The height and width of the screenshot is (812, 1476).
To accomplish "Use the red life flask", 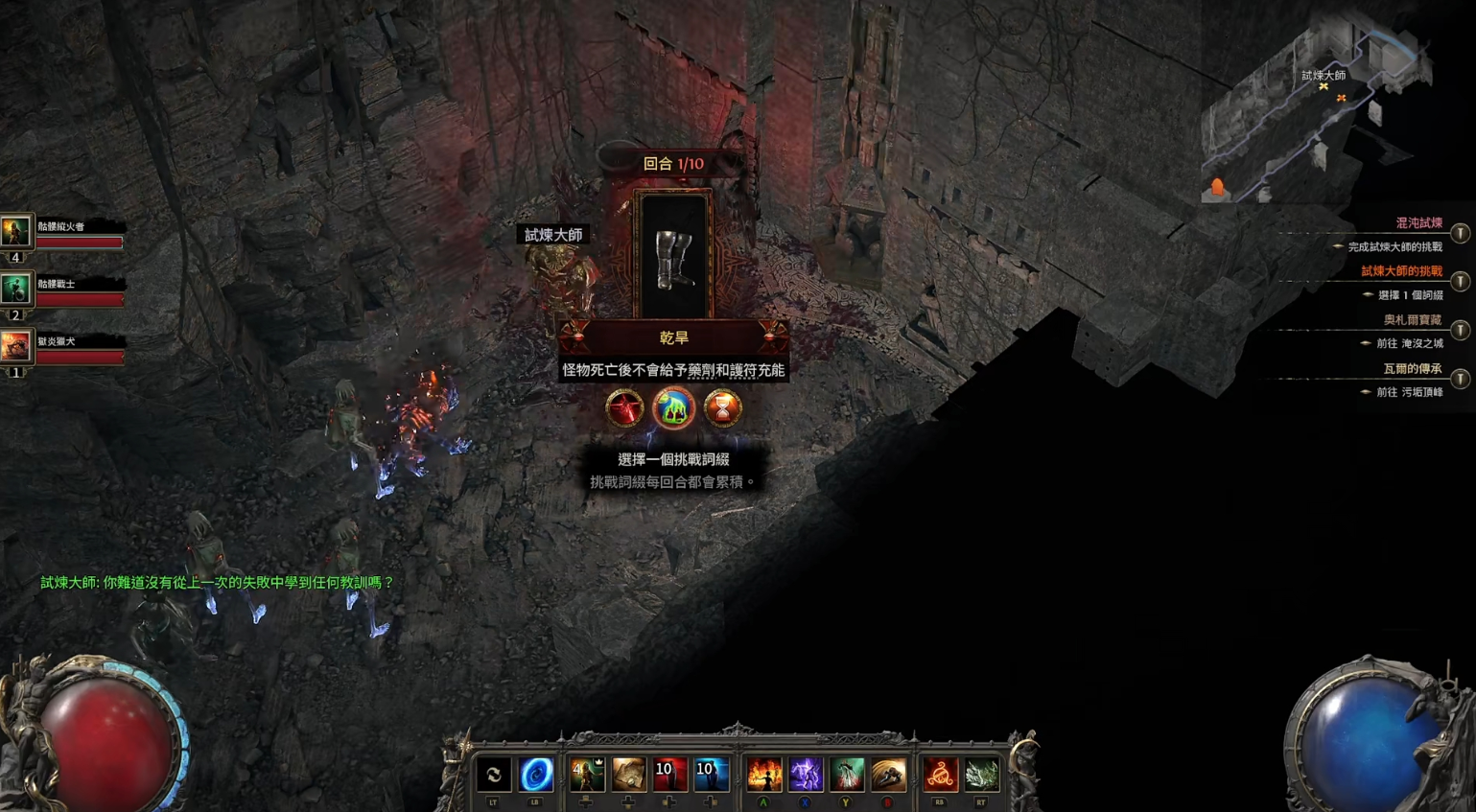I will (x=669, y=775).
